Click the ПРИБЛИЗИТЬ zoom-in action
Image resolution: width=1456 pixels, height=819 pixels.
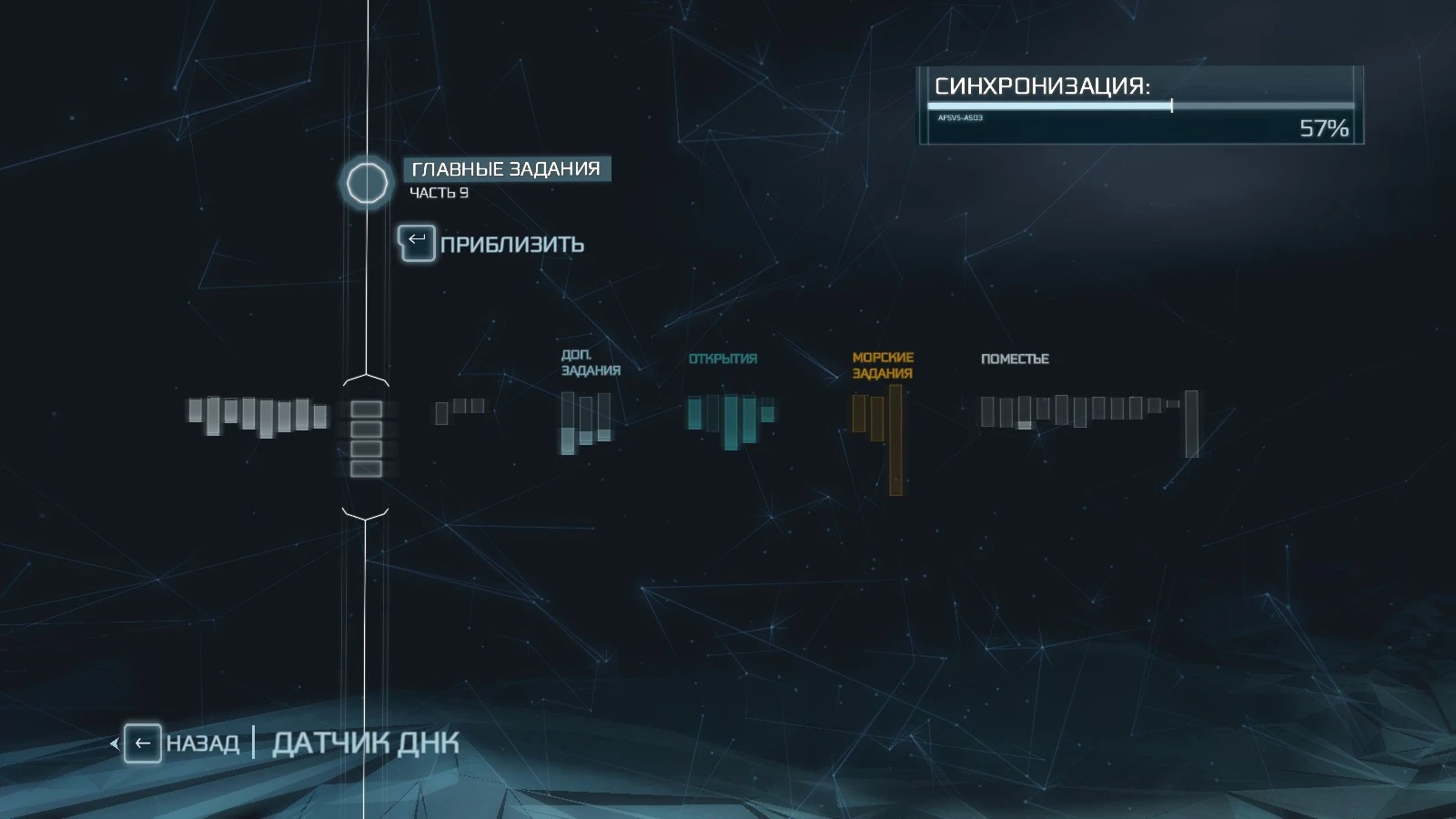tap(512, 244)
